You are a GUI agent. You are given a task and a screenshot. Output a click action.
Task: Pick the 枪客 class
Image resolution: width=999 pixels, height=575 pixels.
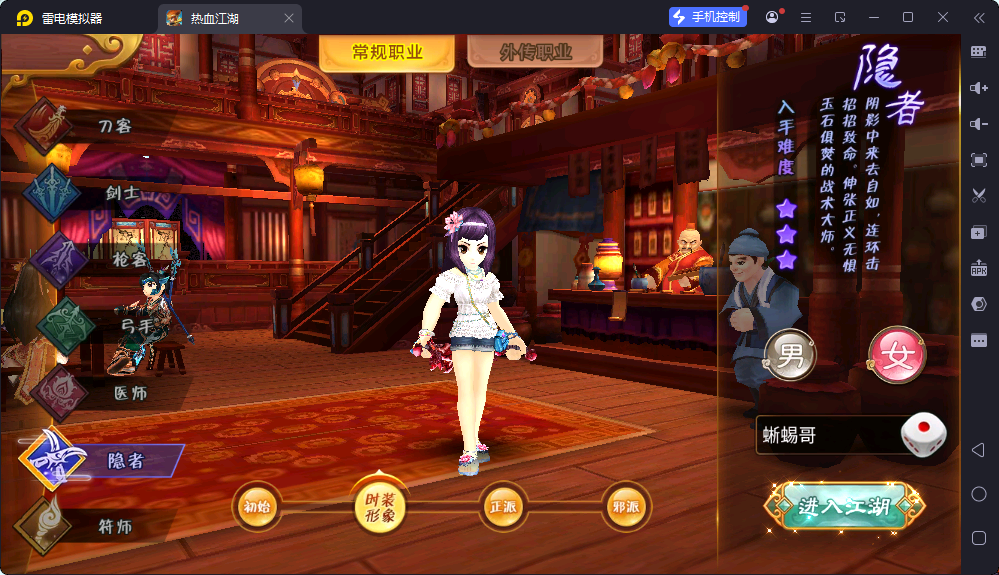tap(128, 259)
